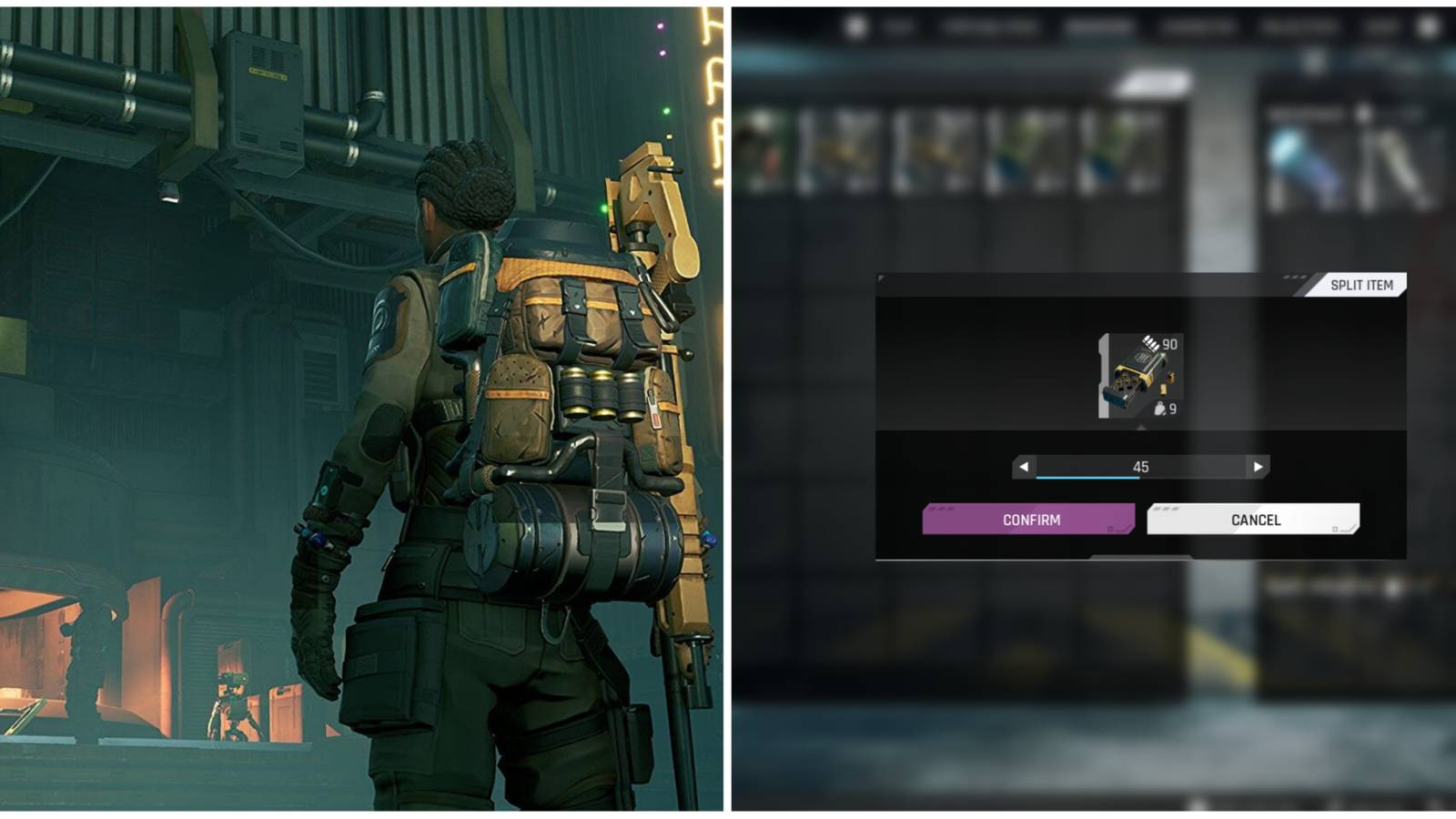This screenshot has height=819, width=1456.
Task: Open the leftmost tab in the top navigation bar
Action: click(x=896, y=26)
